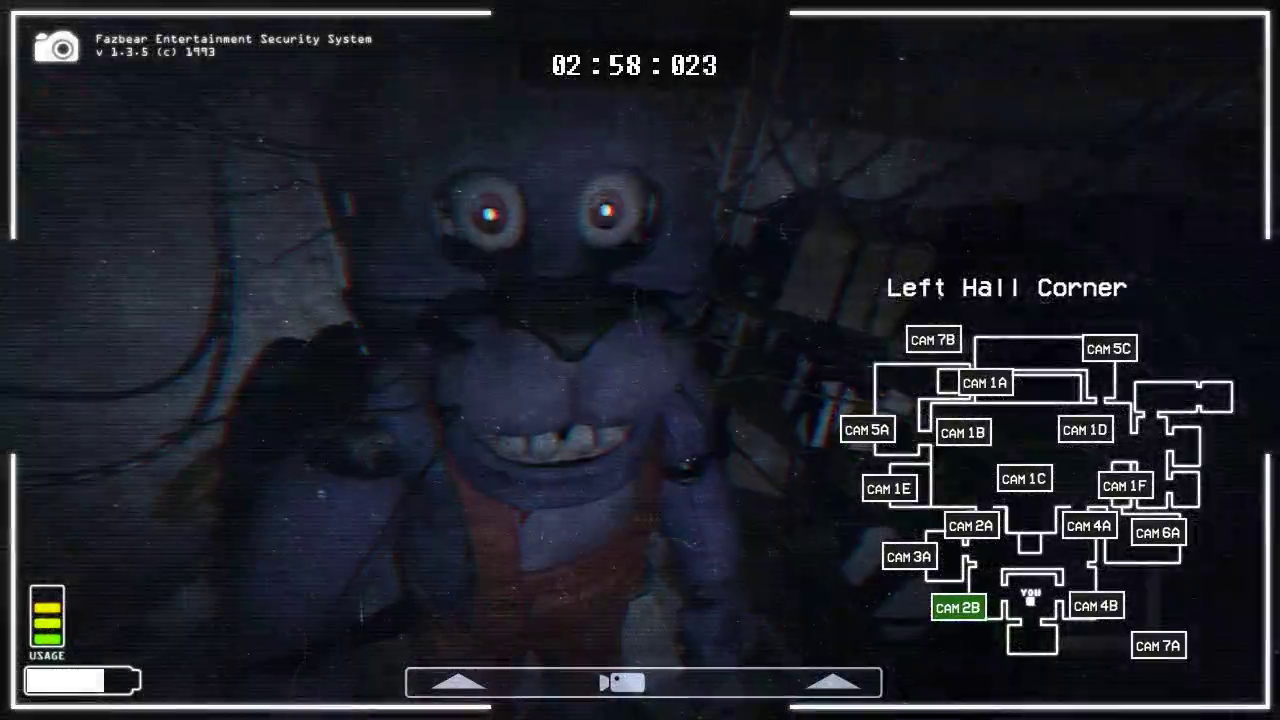
Task: Select CAM 5C on the map
Action: pyautogui.click(x=1108, y=349)
